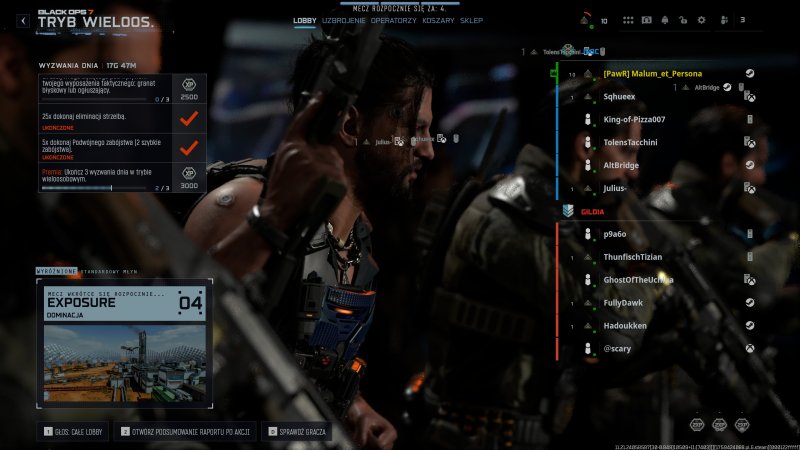
Task: Go back with the top-left arrow
Action: pyautogui.click(x=23, y=20)
